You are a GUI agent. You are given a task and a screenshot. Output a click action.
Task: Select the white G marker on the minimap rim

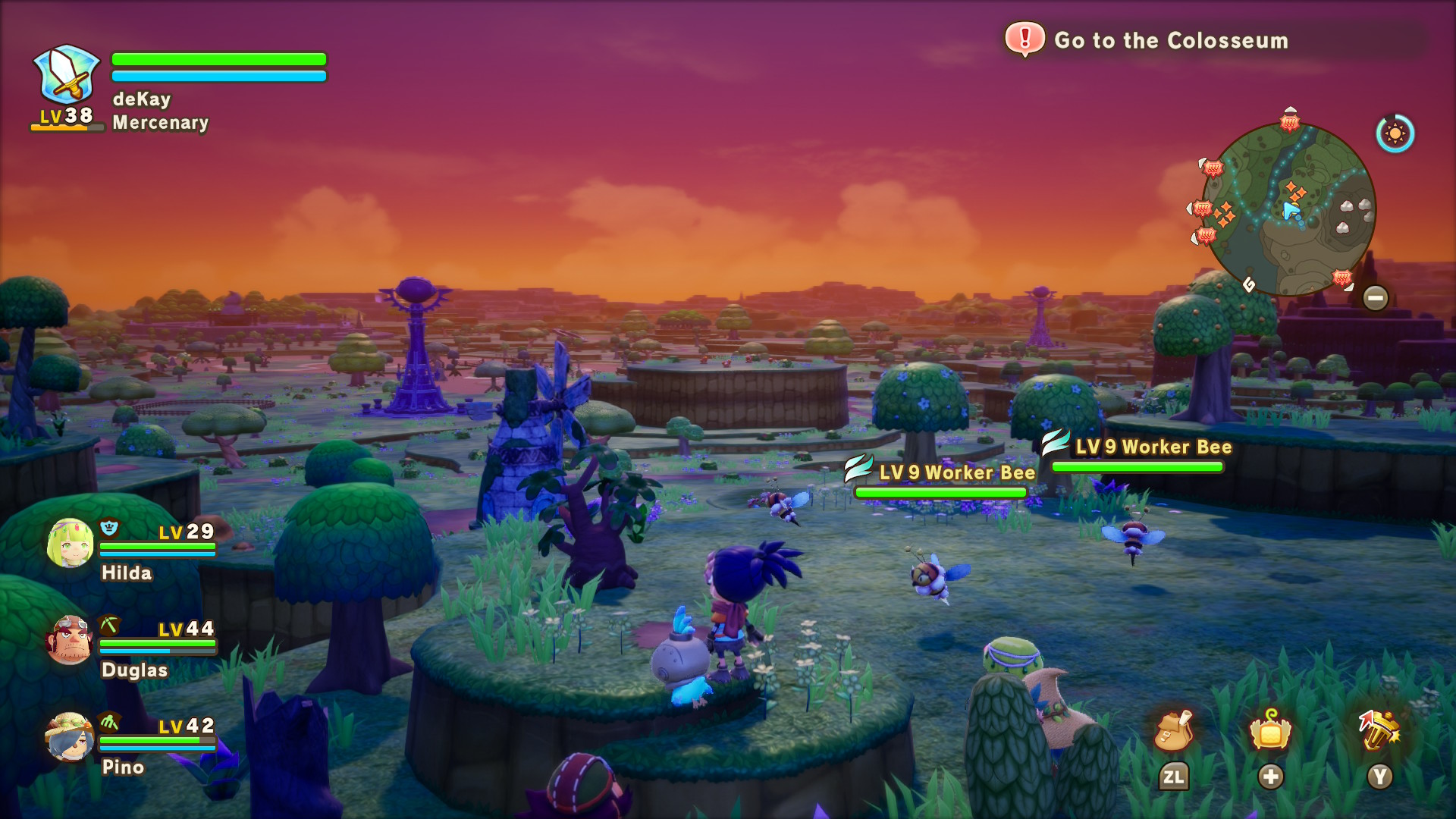[x=1249, y=284]
